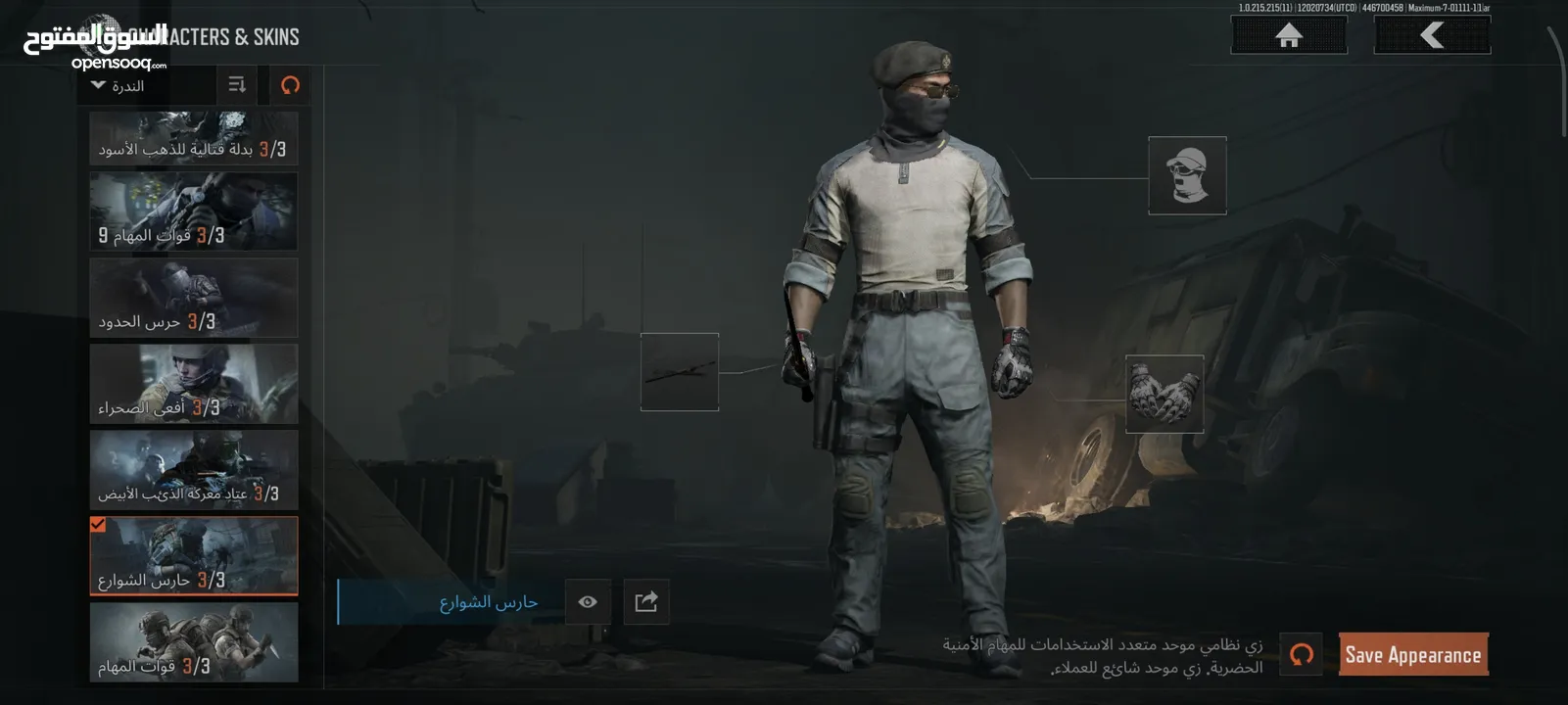Select the عتاد معركة الذئب الأبيض skin
Screen dimensions: 1568x705
pyautogui.click(x=194, y=469)
